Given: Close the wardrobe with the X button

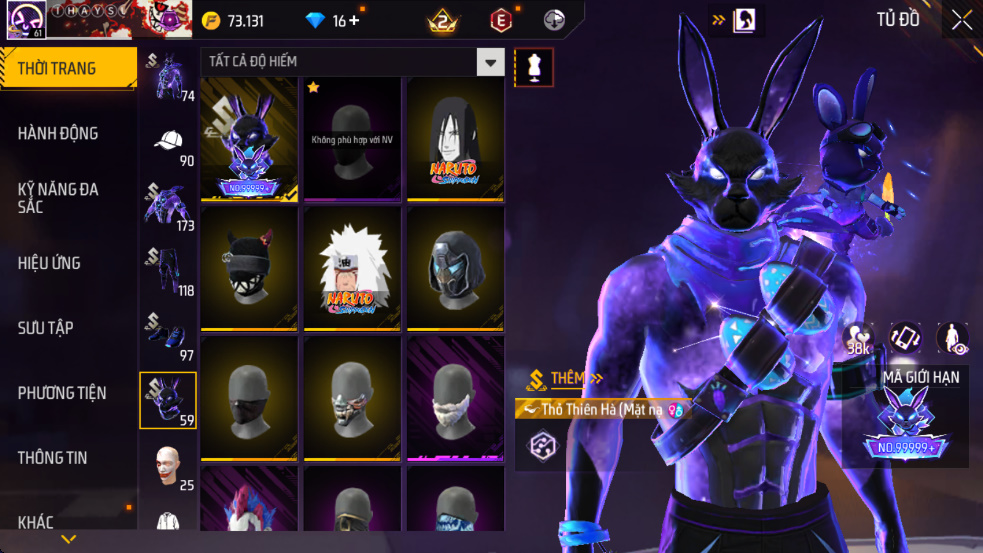Looking at the screenshot, I should pos(961,20).
